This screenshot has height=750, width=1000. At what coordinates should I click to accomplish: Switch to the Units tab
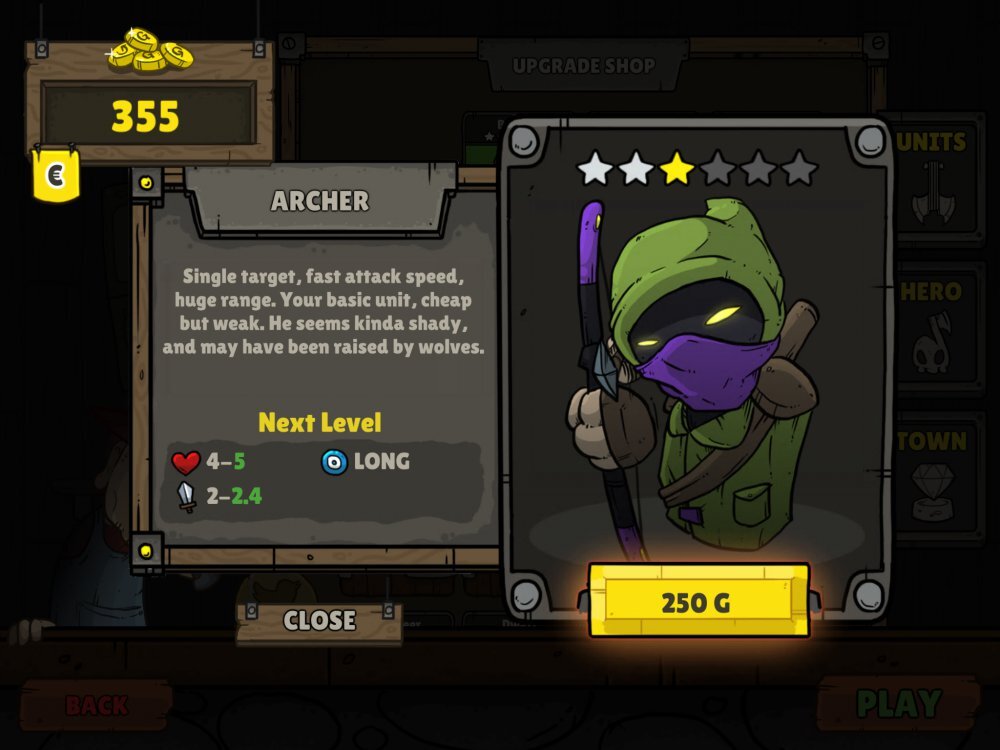point(931,177)
